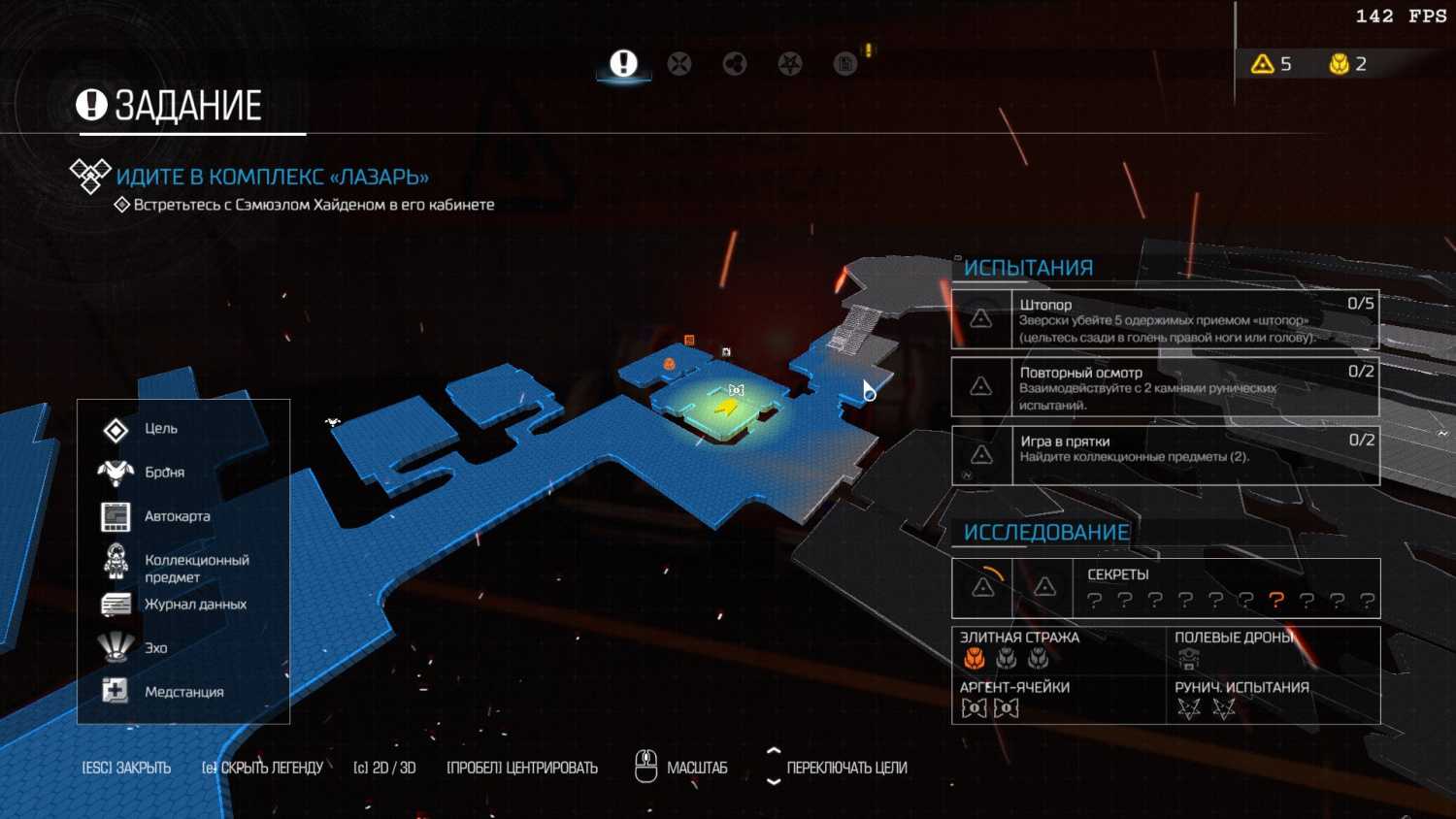Open the three-circles tab in the top bar
The width and height of the screenshot is (1456, 819).
tap(735, 64)
